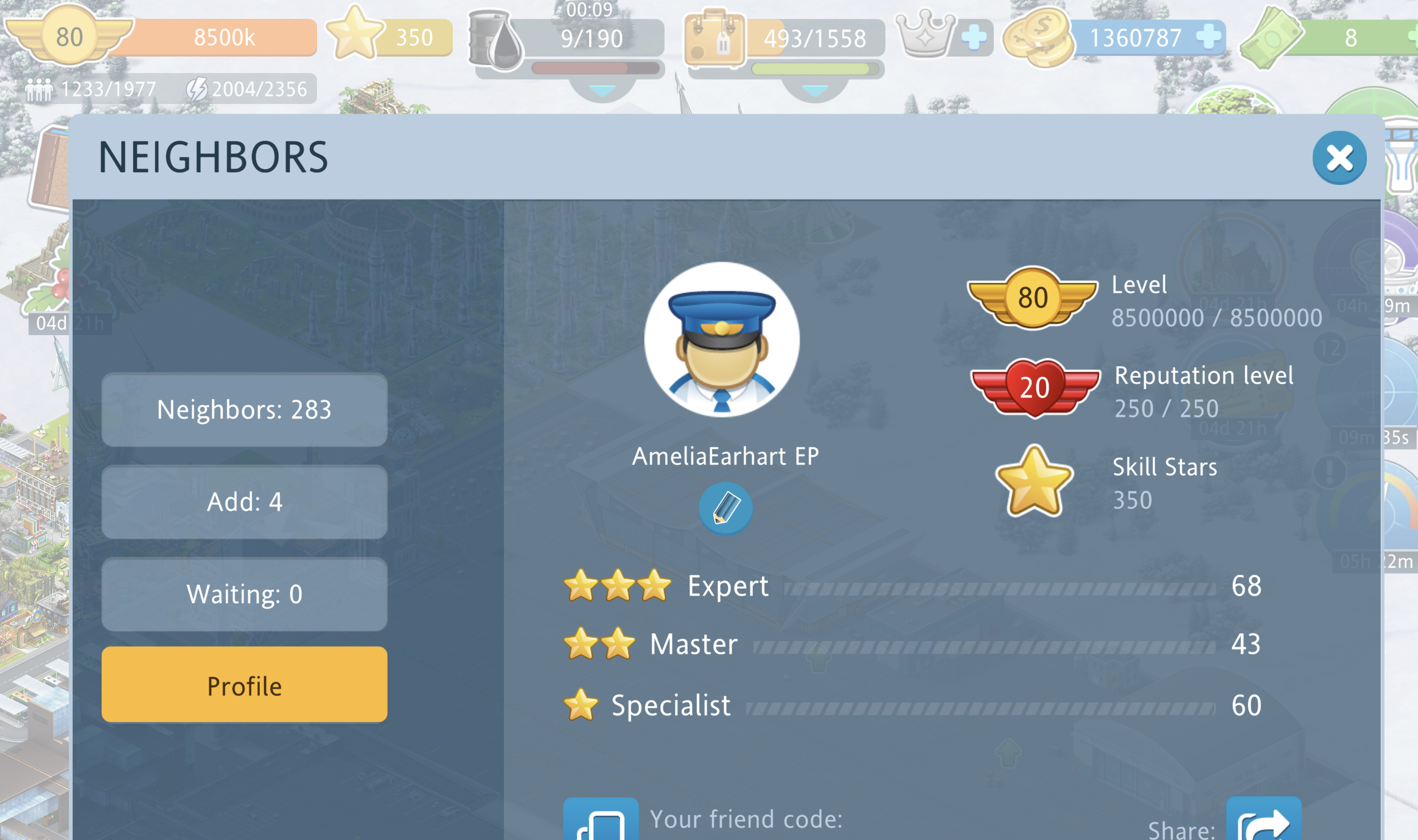Screen dimensions: 1418x840
Task: Tap the plus beside the crown icon
Action: coord(974,37)
